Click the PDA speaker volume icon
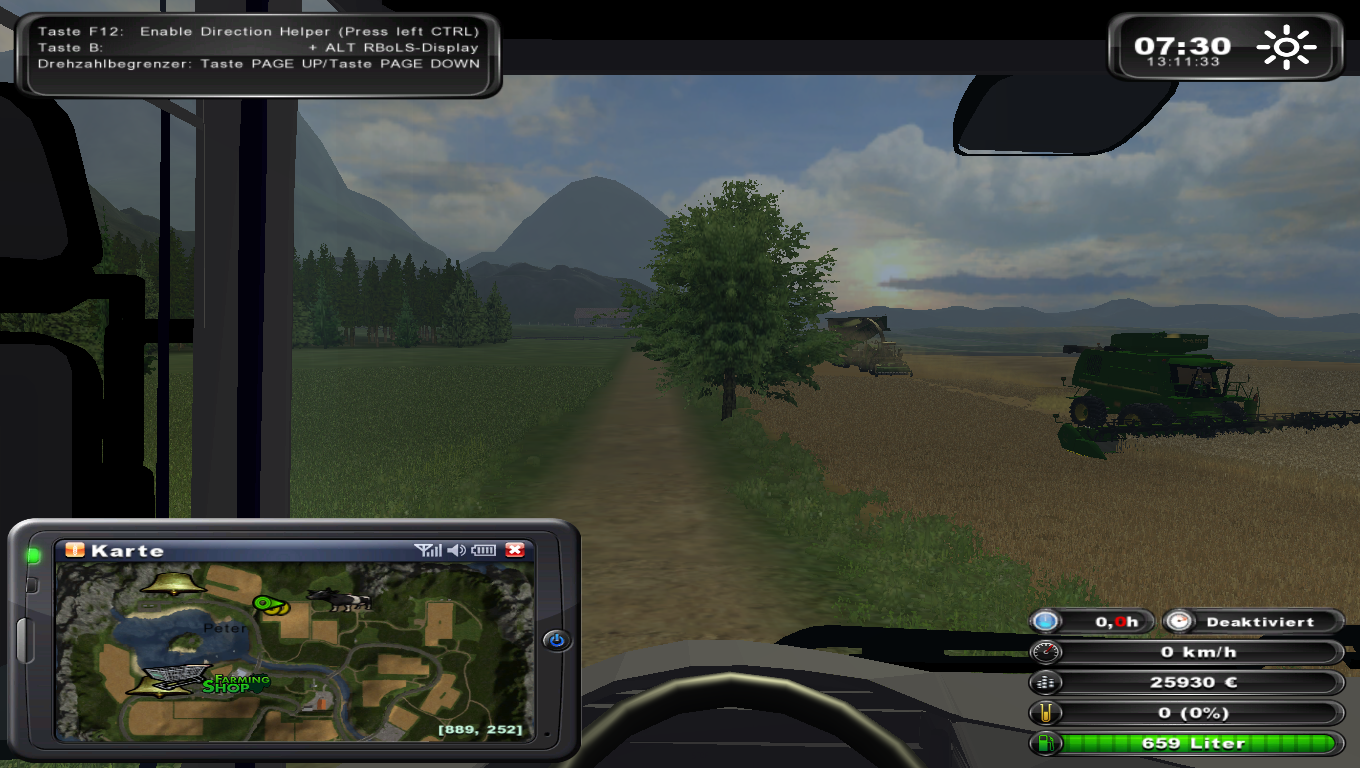1360x768 pixels. [x=456, y=550]
